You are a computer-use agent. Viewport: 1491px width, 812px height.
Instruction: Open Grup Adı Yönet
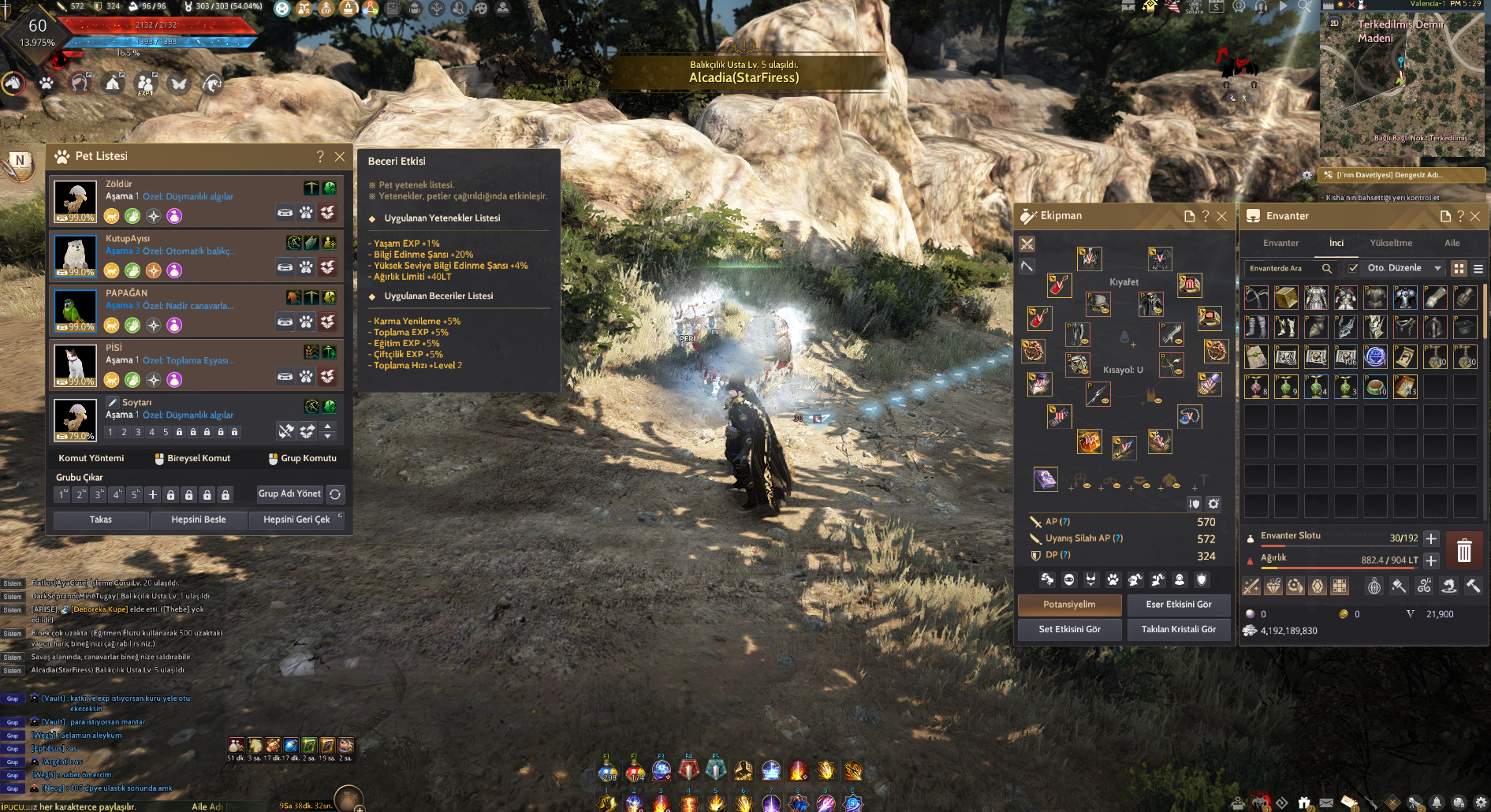[289, 494]
